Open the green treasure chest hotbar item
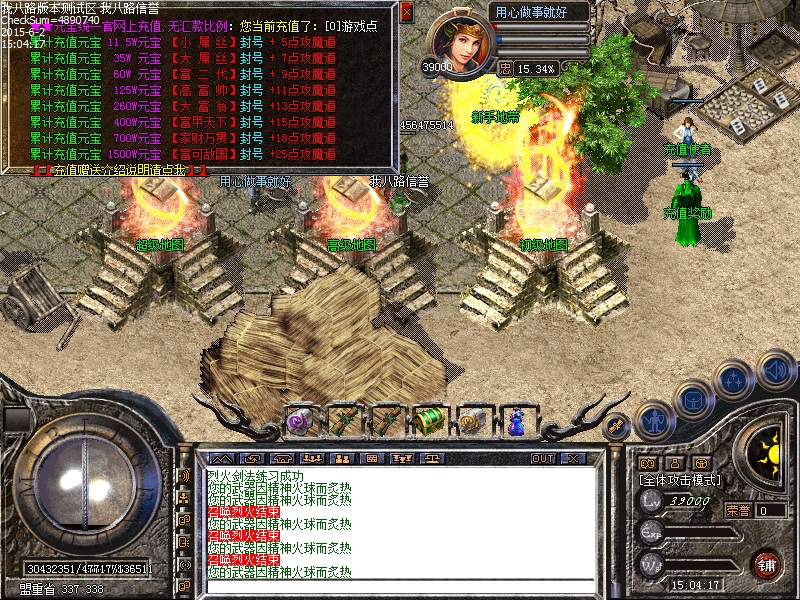 (429, 420)
